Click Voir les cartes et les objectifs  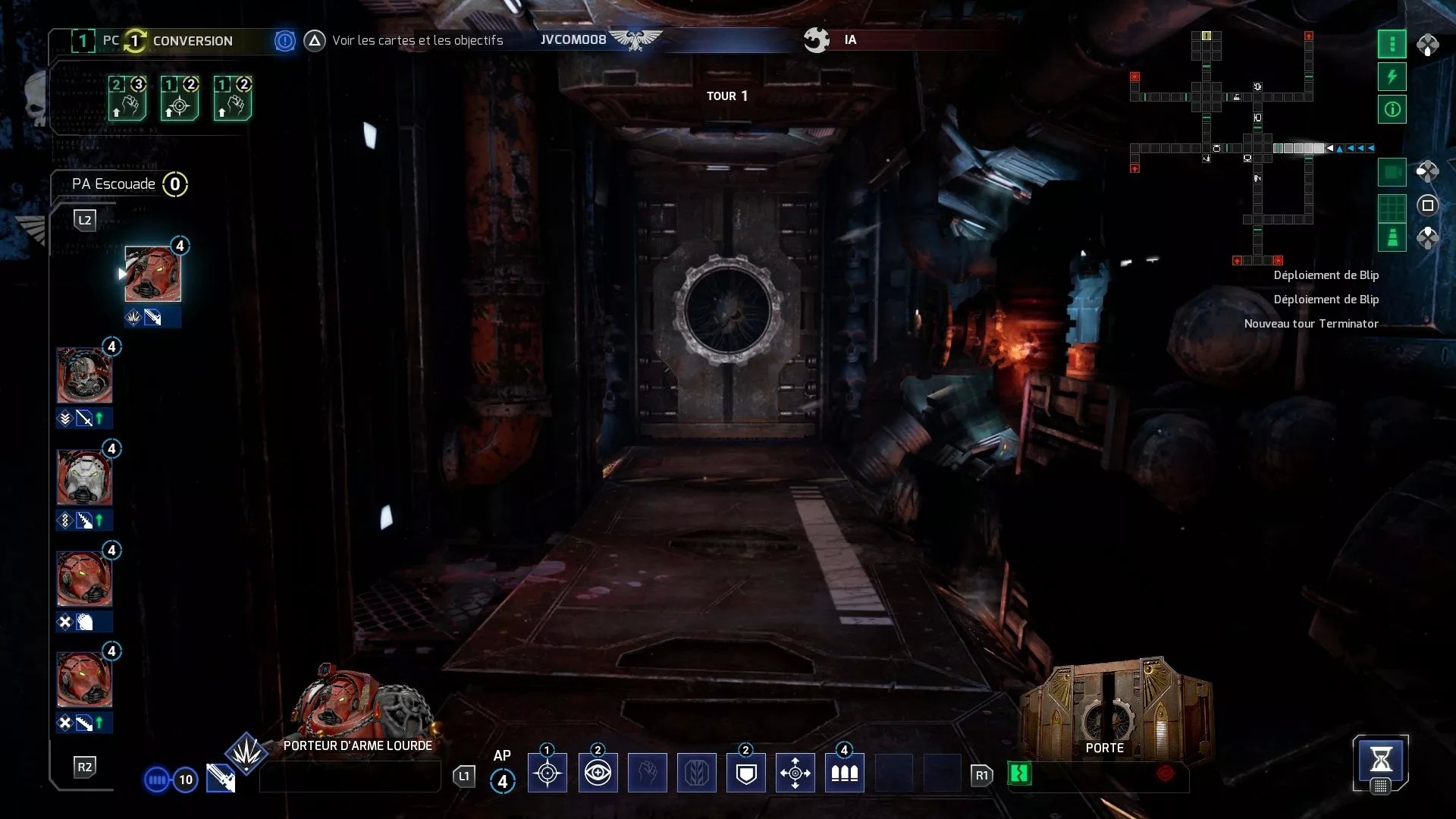coord(417,40)
